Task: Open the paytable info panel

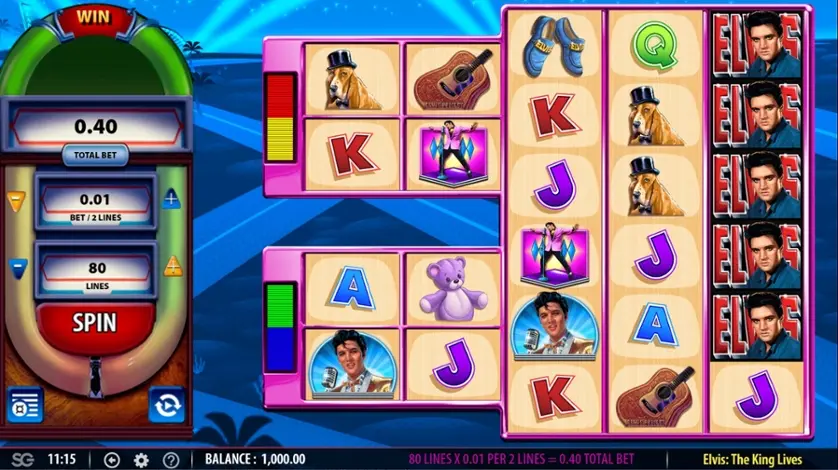Action: coord(24,404)
